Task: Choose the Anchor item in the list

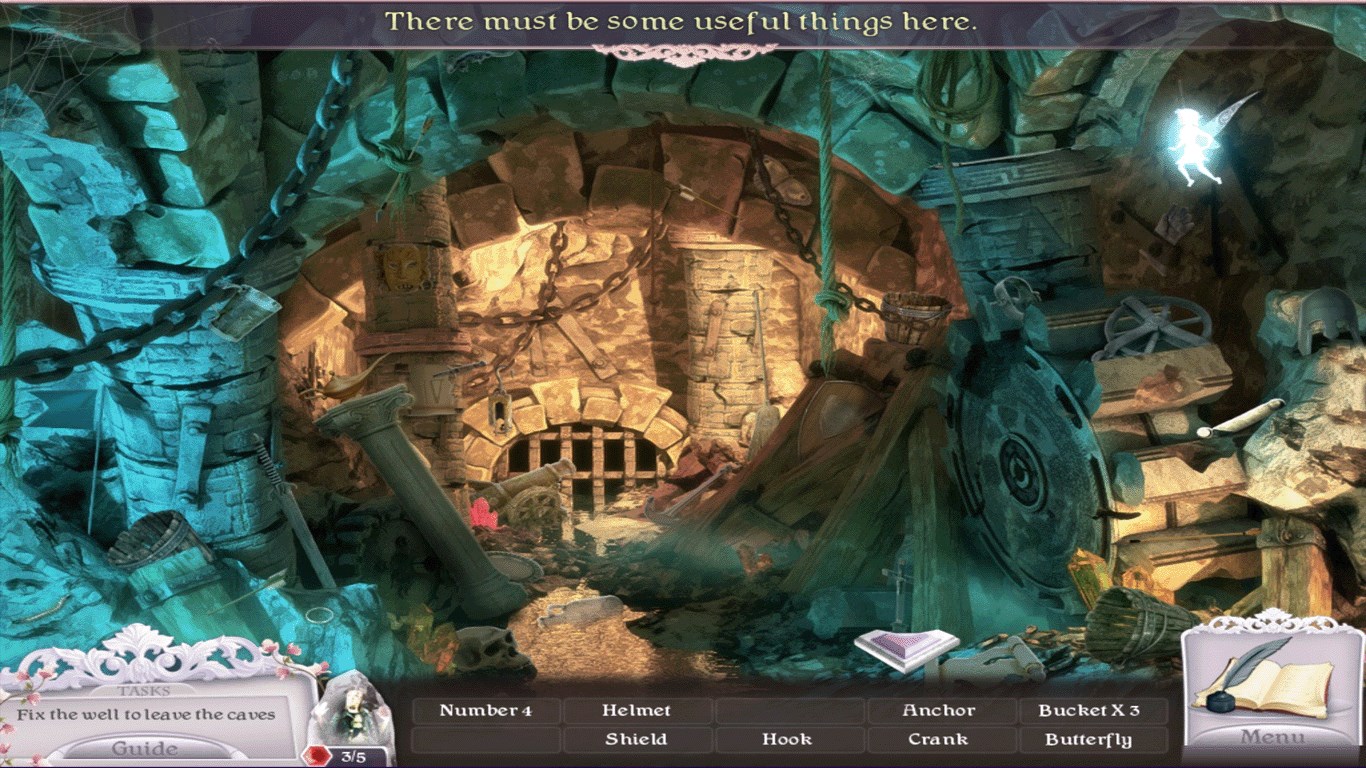Action: 938,711
